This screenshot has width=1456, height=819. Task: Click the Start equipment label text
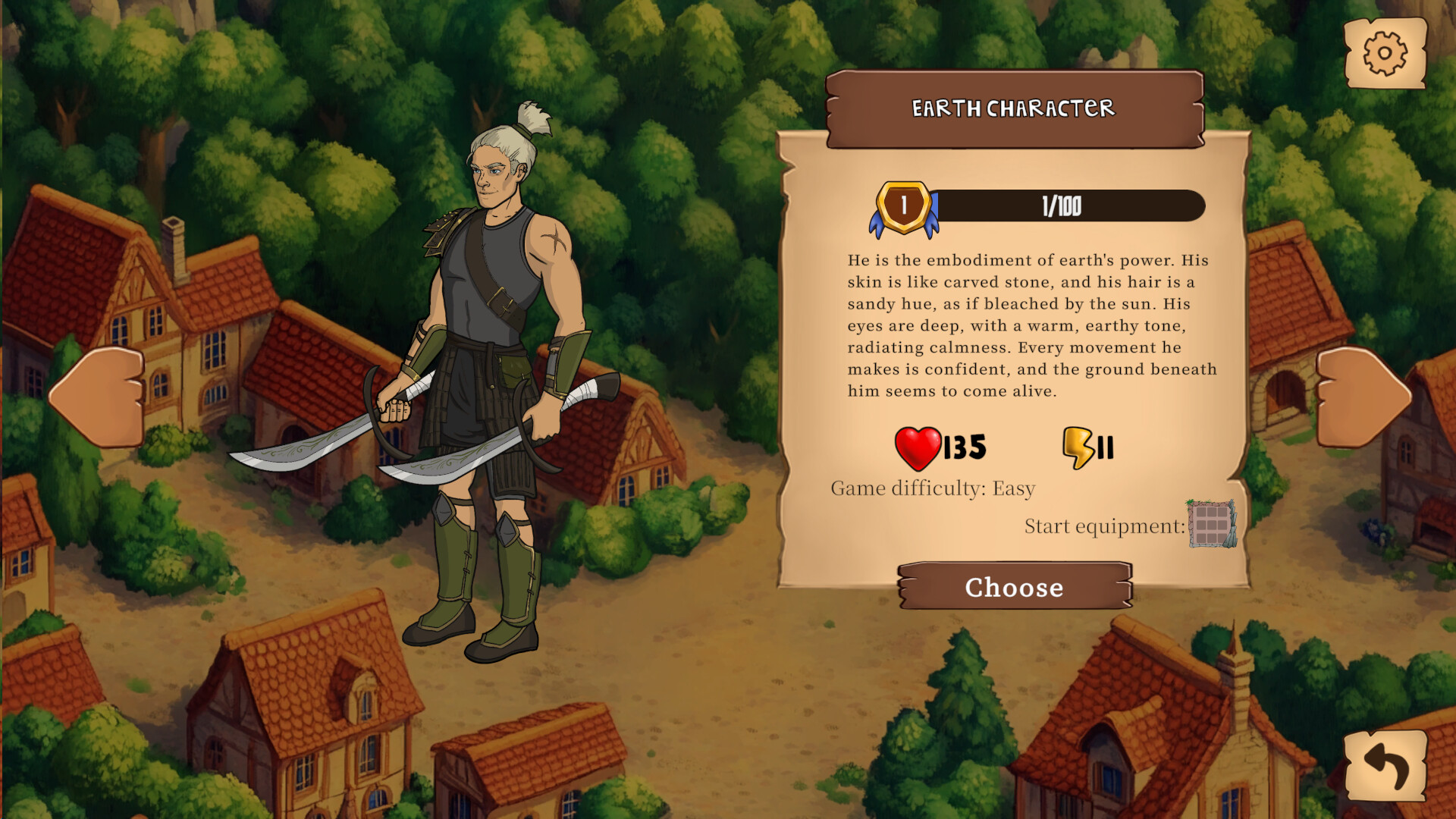[1103, 526]
